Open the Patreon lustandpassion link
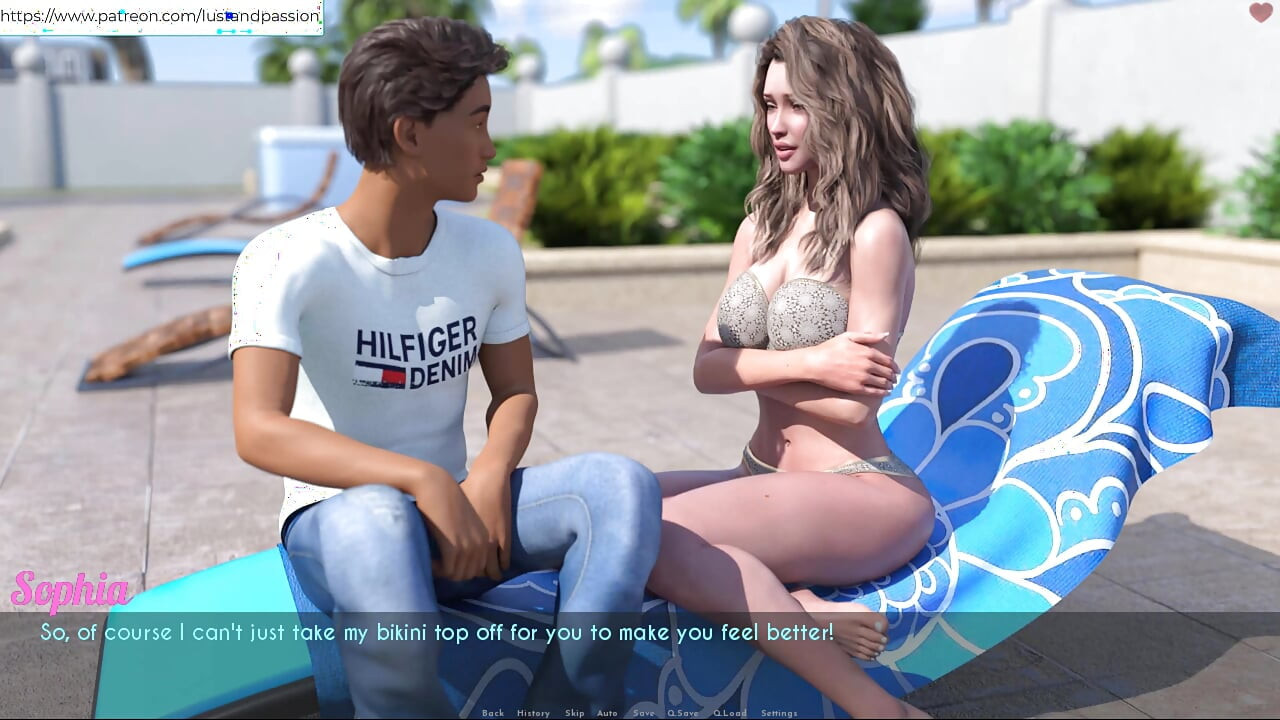Screen dimensions: 1280x720 pyautogui.click(x=160, y=16)
